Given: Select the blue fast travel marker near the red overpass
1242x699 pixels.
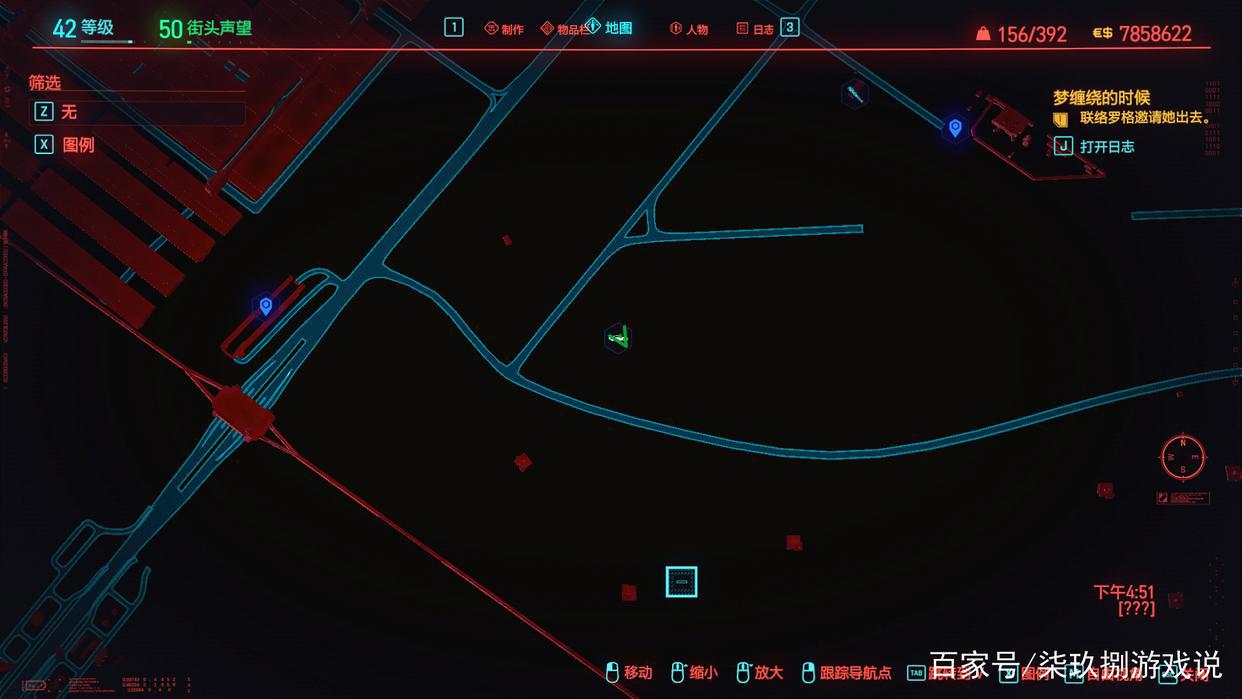Looking at the screenshot, I should (x=265, y=305).
